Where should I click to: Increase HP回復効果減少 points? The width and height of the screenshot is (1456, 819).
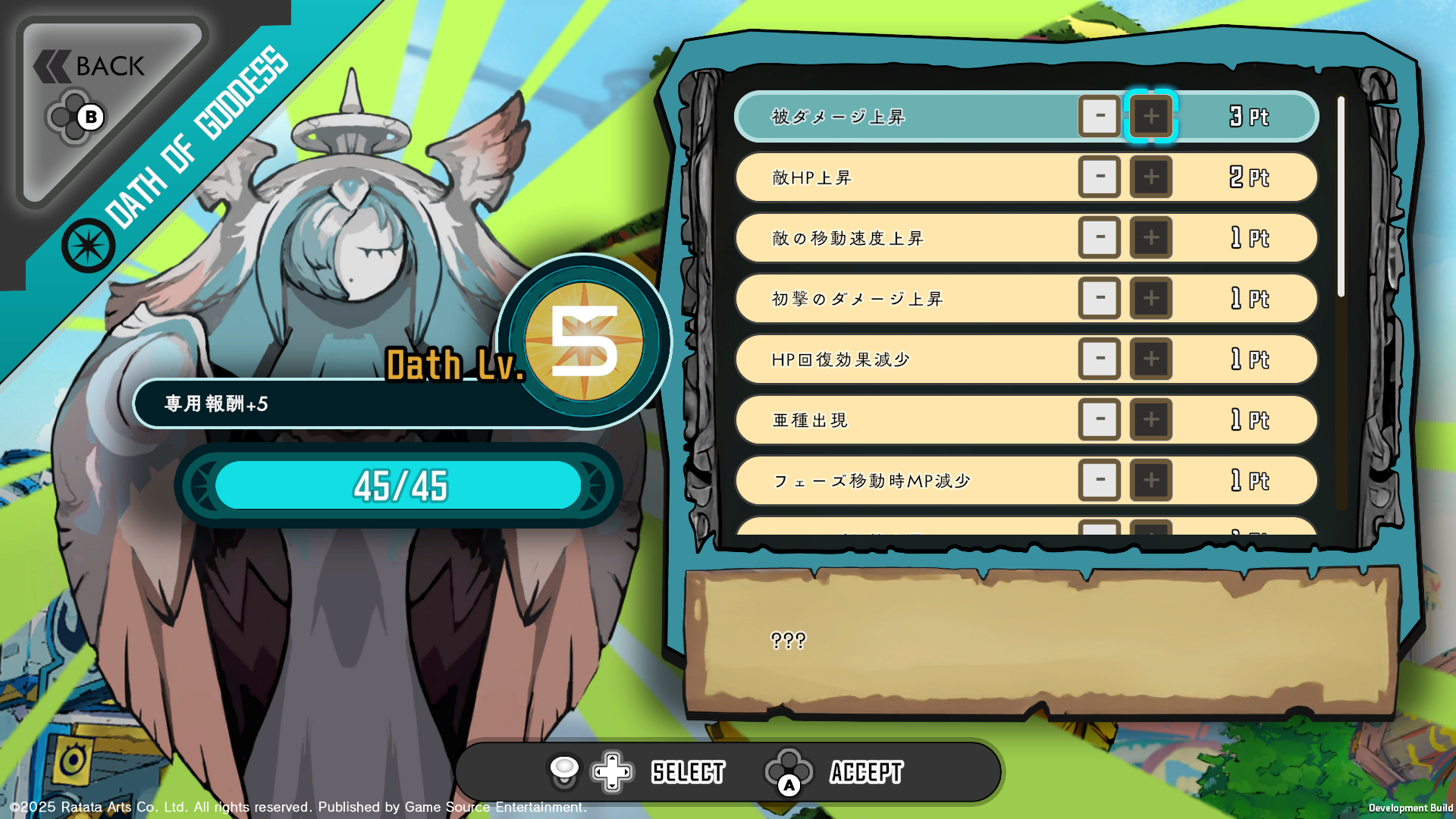tap(1151, 359)
